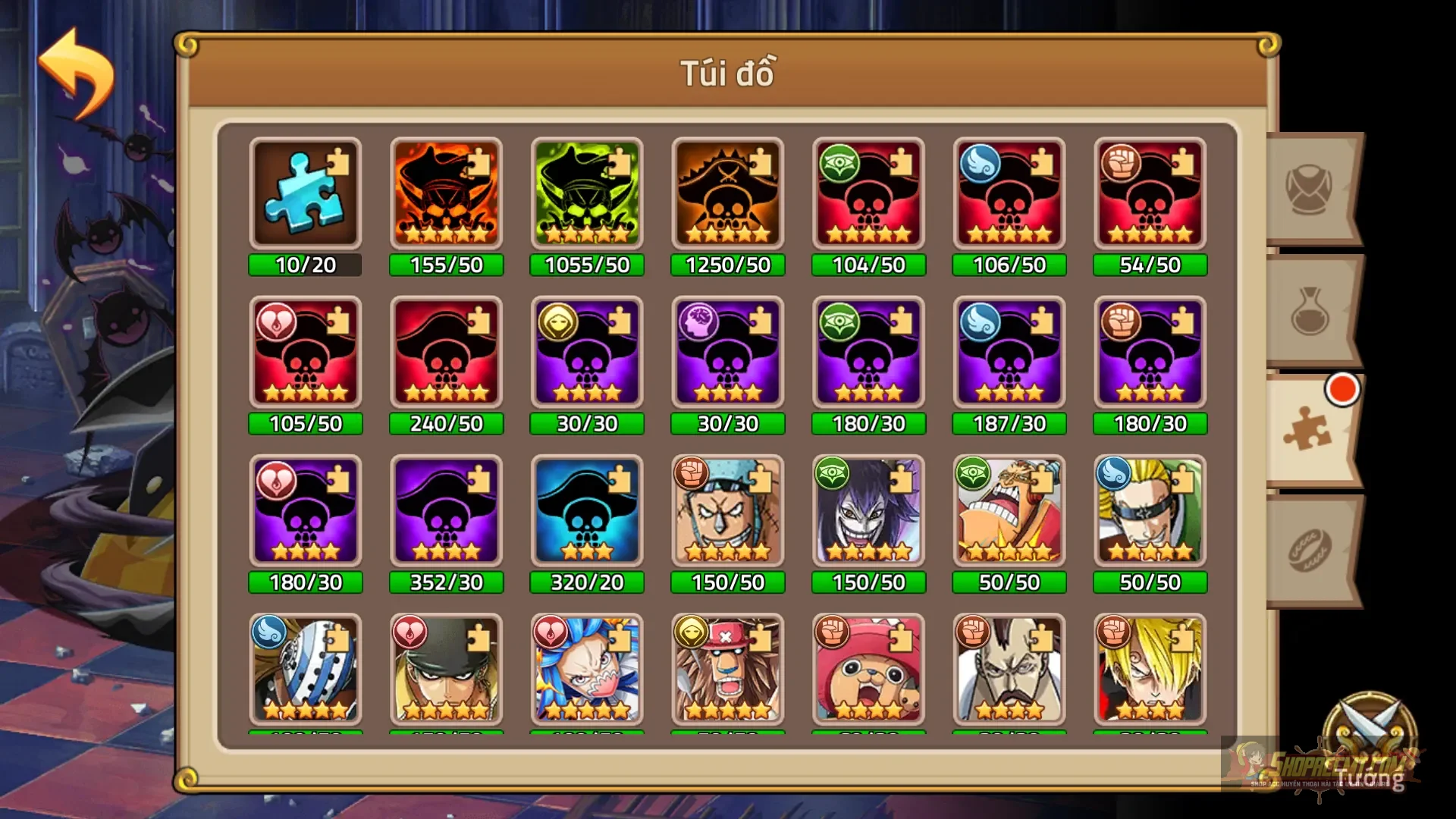Select the puzzle piece fragments tab
Screen dimensions: 1456x819
click(x=1310, y=428)
